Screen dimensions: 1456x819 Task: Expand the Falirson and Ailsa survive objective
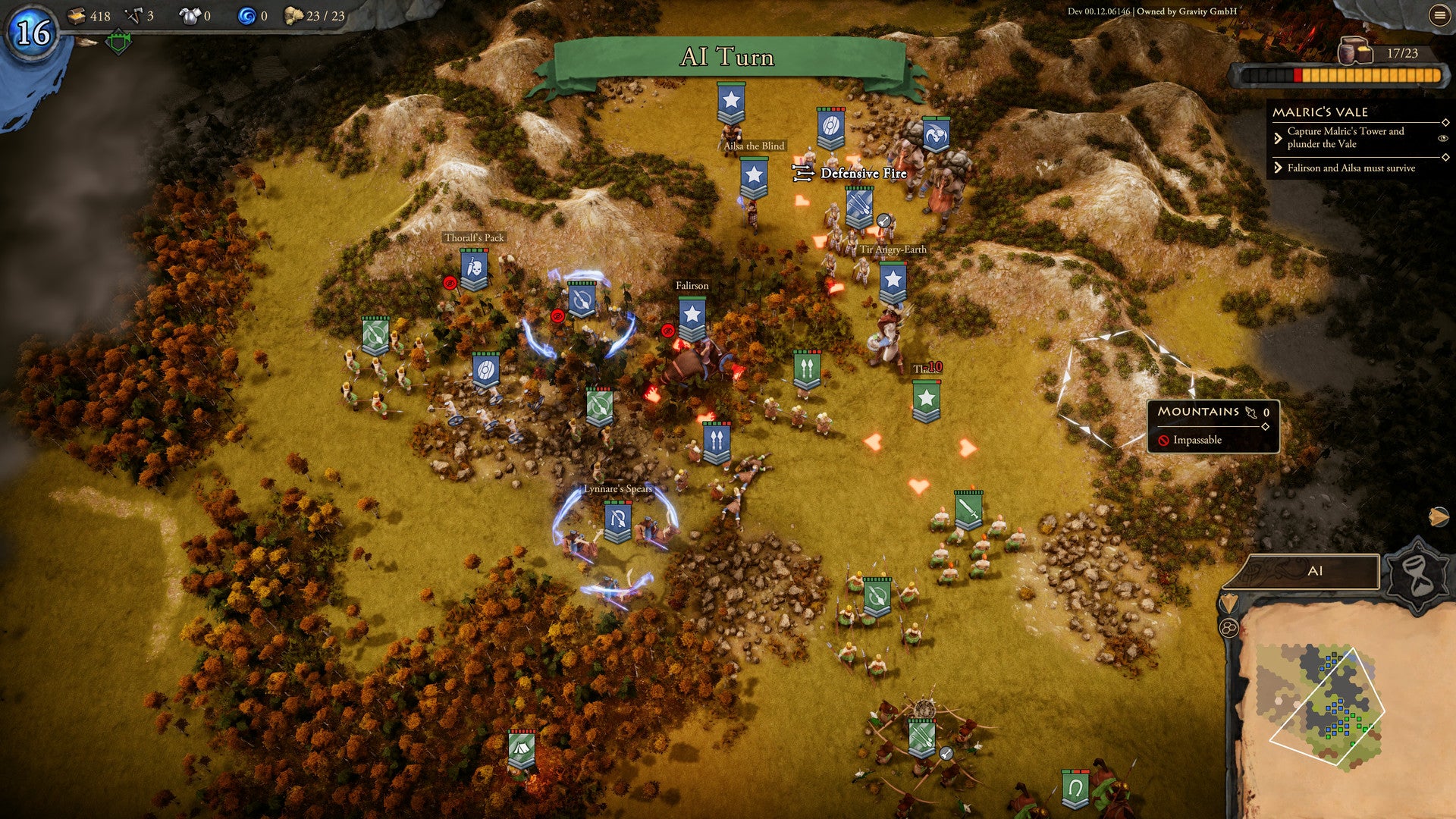1279,168
